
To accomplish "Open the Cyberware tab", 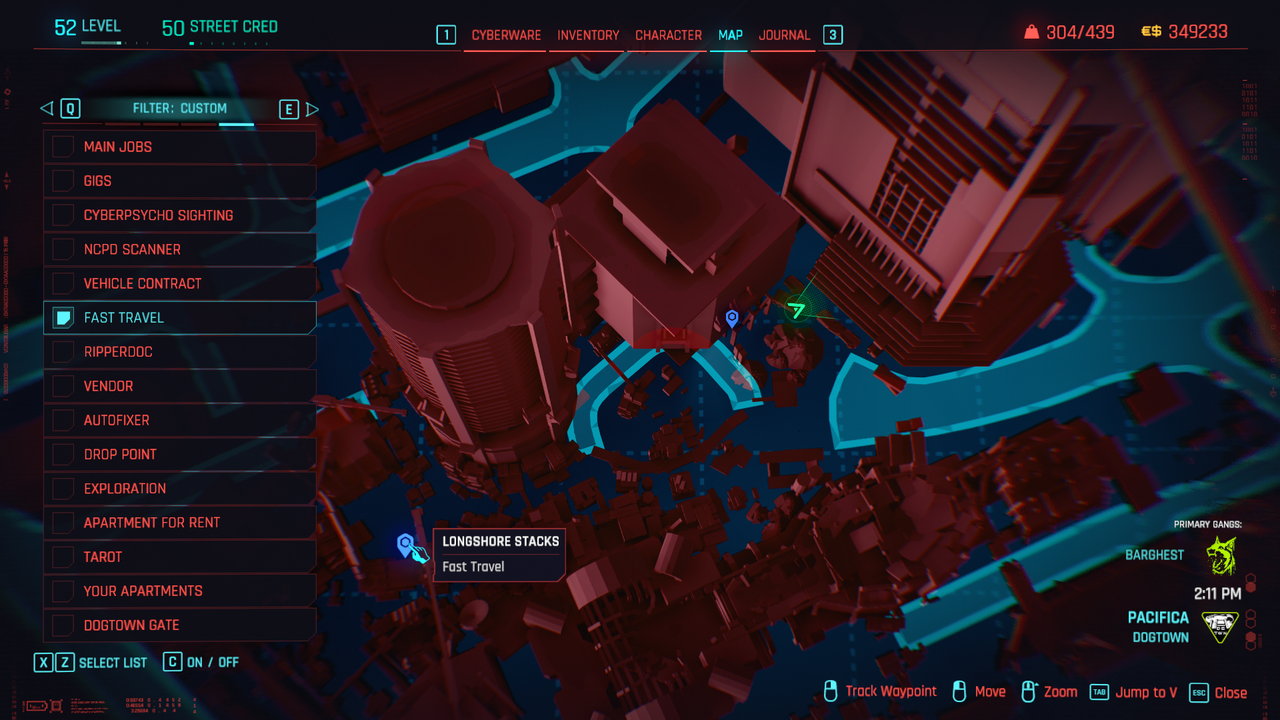I will [506, 35].
